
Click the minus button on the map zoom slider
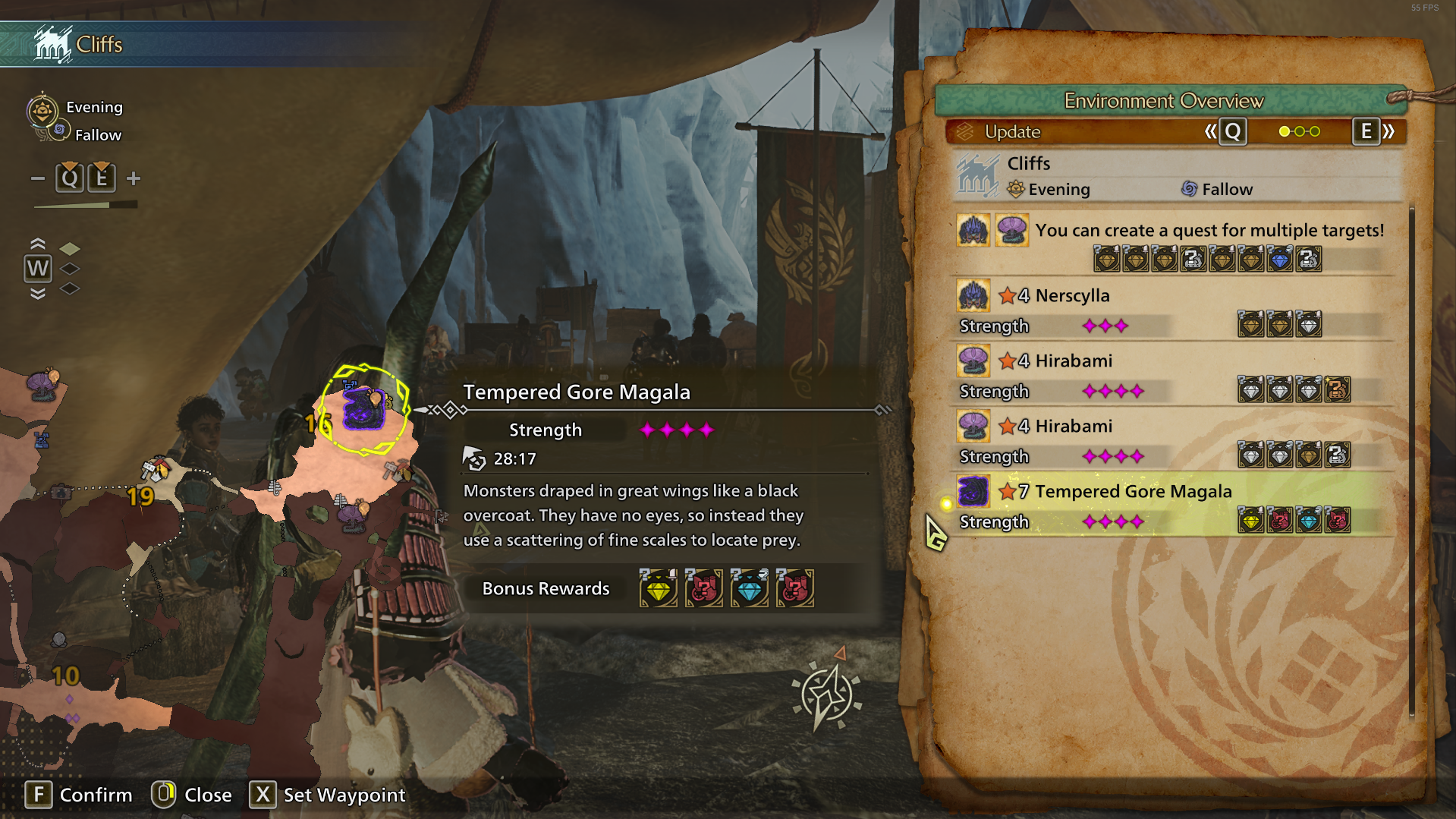click(x=39, y=177)
